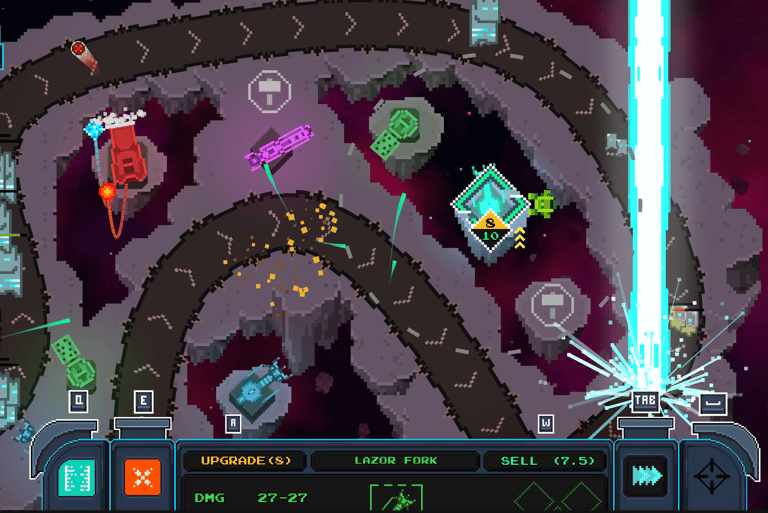Upgrade the Lazor Fork tower for 8
768x513 pixels.
[x=243, y=461]
